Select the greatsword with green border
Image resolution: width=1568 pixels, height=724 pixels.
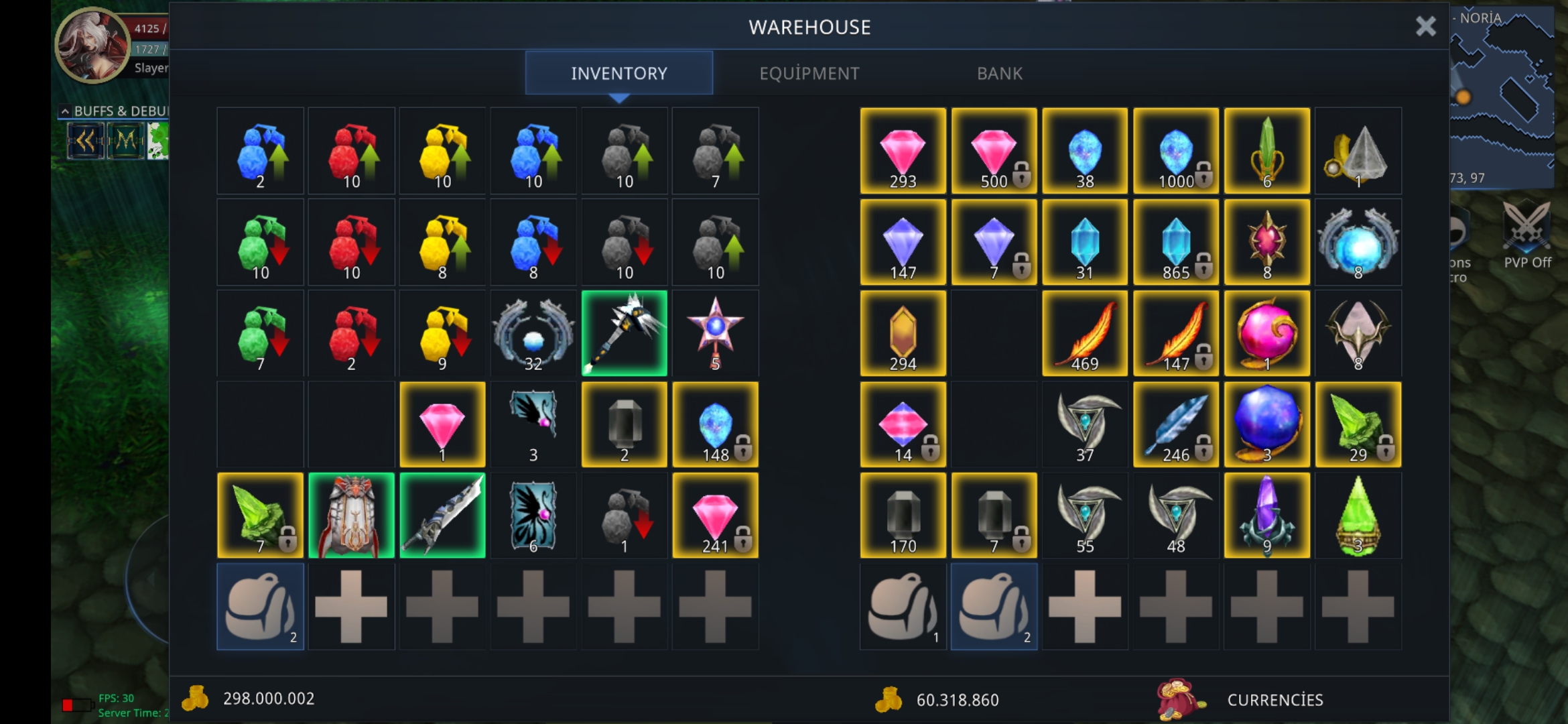[442, 516]
